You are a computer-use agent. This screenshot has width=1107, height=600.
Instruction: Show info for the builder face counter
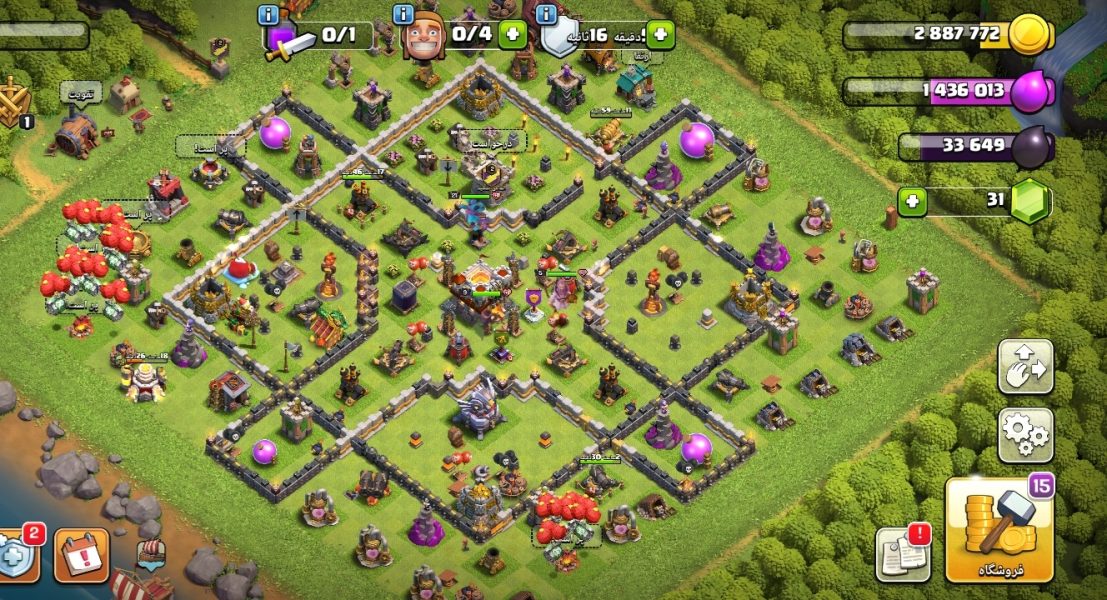coord(403,15)
